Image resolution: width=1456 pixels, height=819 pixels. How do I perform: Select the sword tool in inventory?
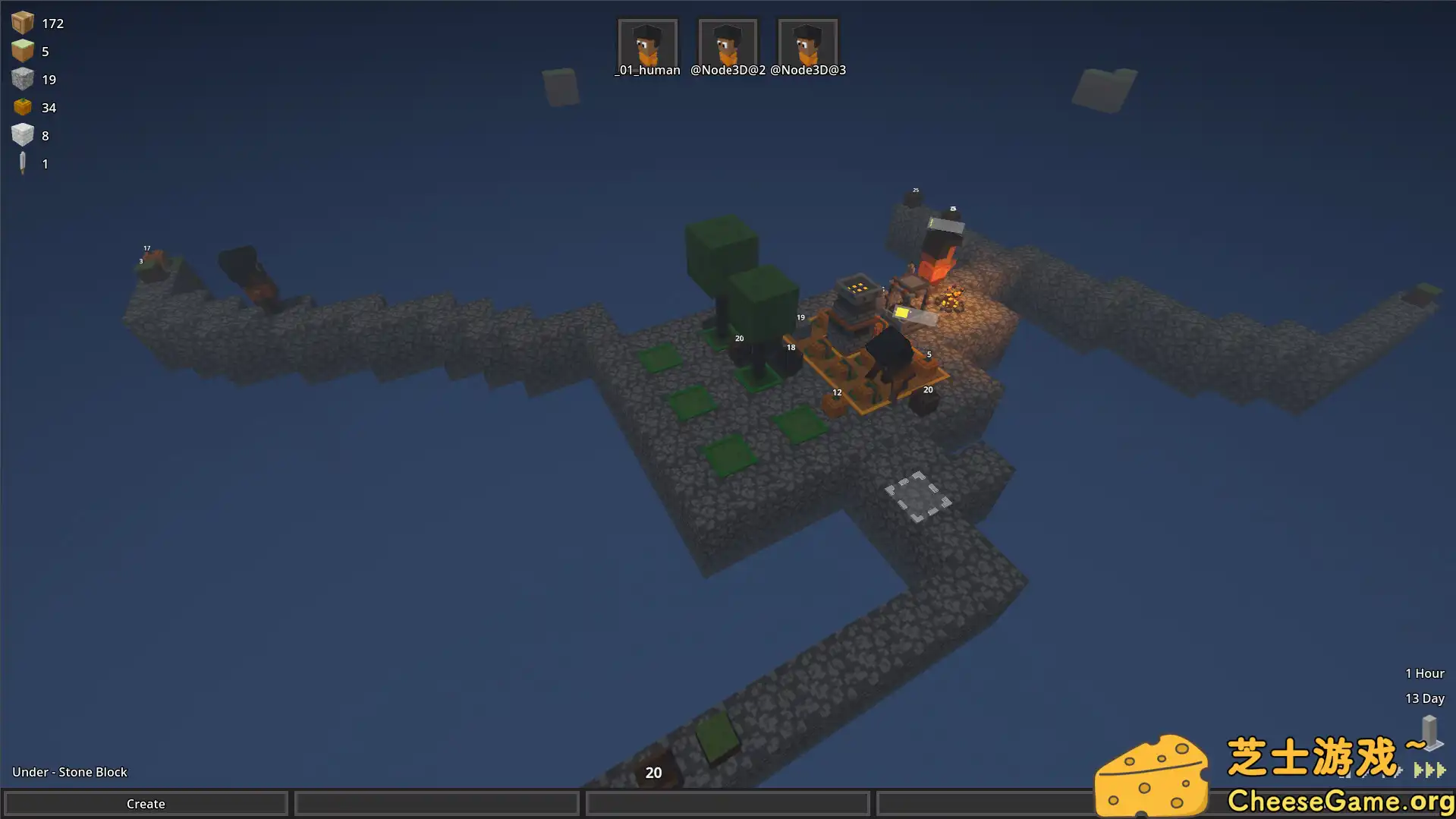click(x=23, y=163)
